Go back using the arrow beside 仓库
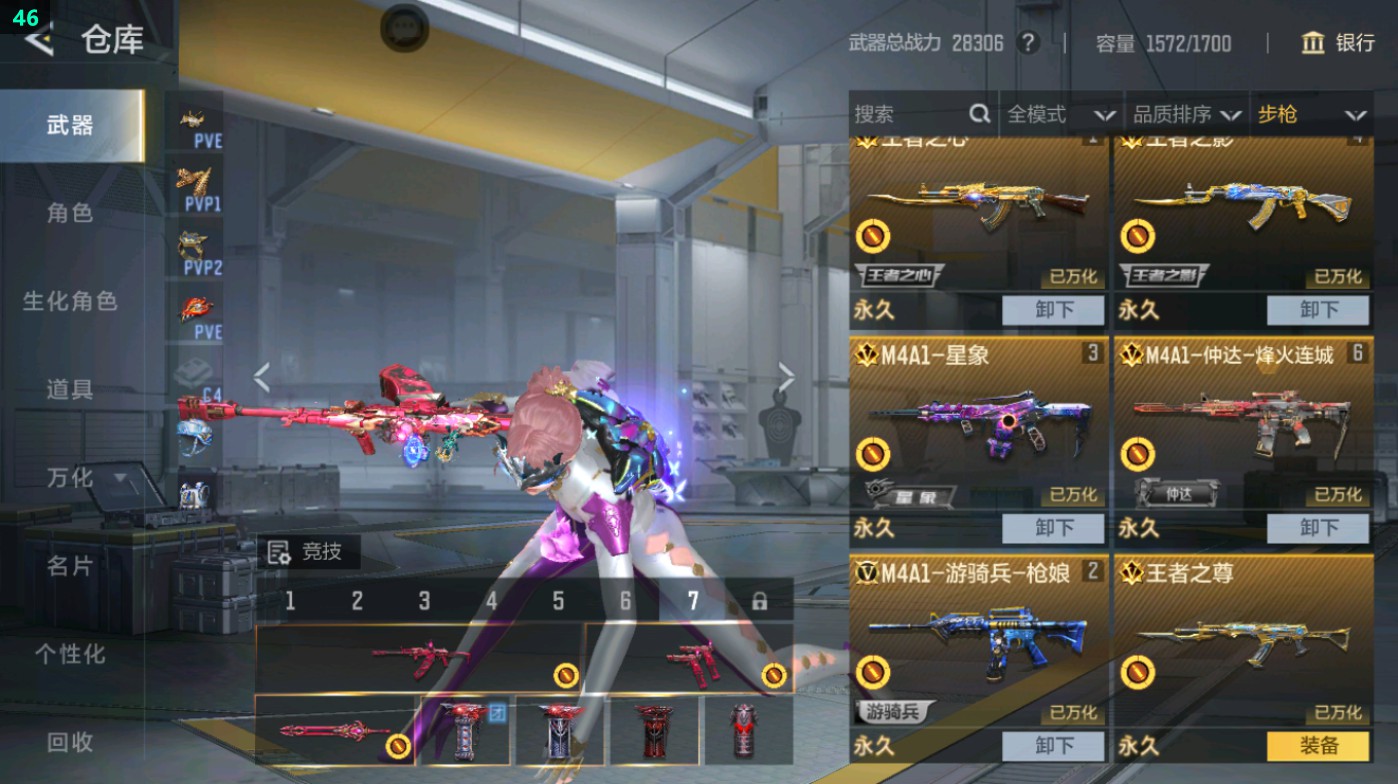Screen dimensions: 1398x784 pos(38,40)
